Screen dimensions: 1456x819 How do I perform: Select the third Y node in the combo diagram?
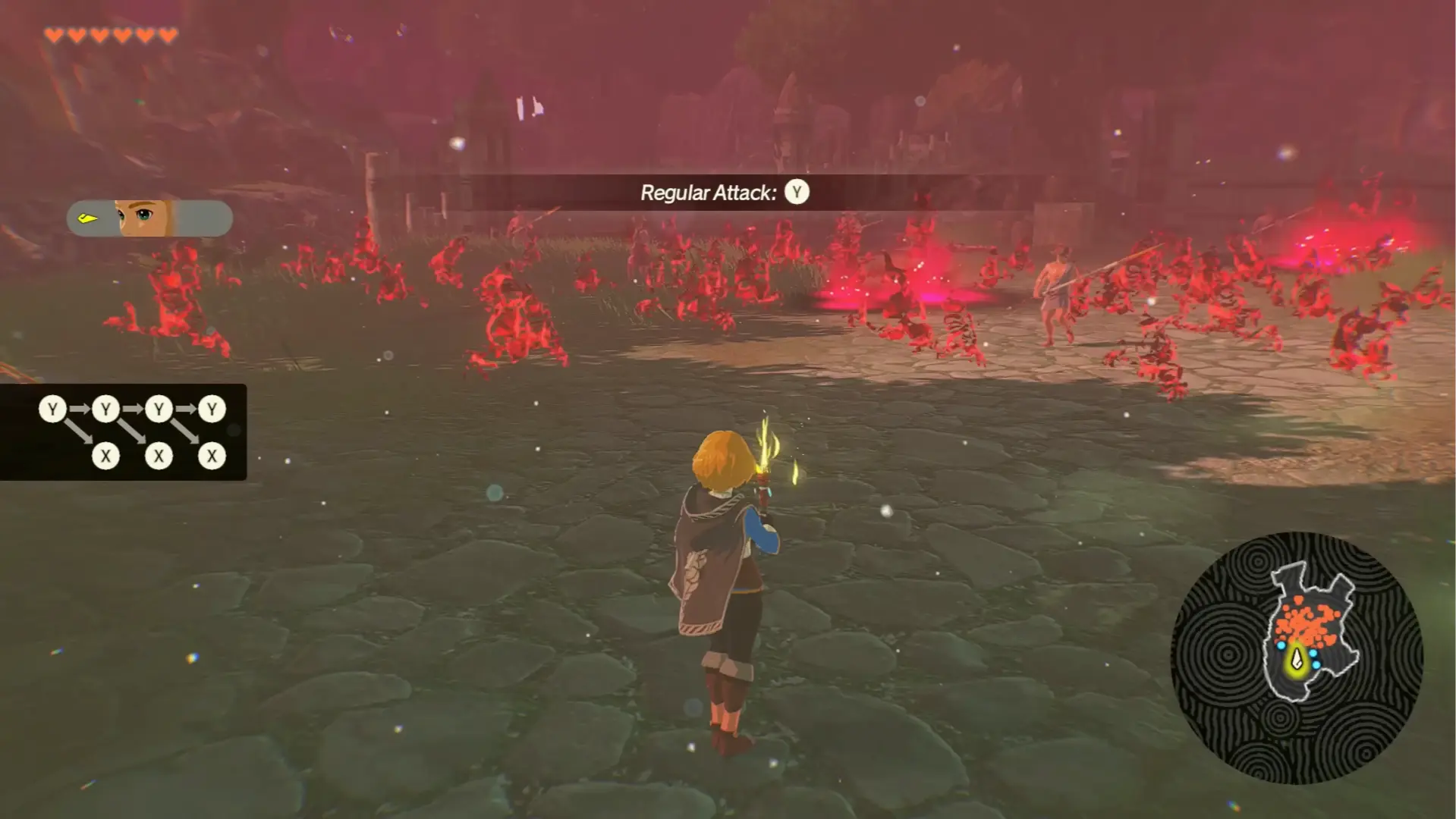158,408
